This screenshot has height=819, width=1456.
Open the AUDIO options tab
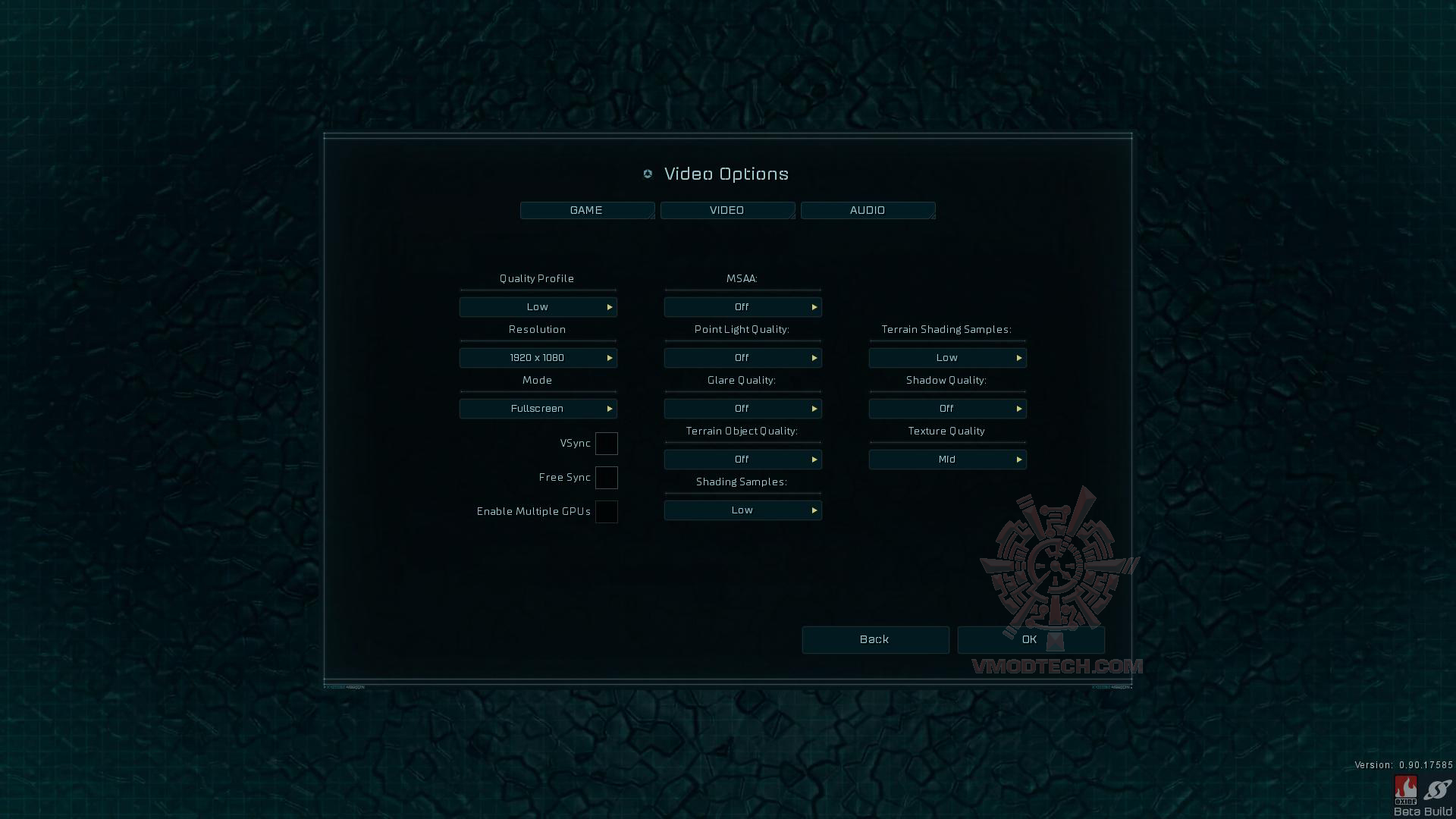(868, 210)
